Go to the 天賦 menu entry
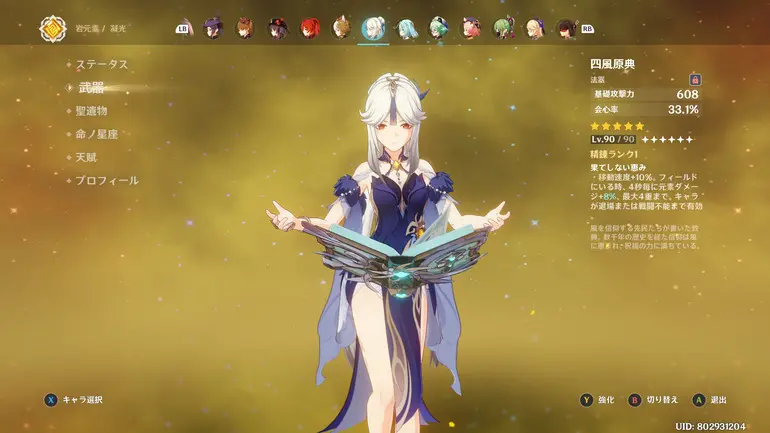 pyautogui.click(x=85, y=157)
